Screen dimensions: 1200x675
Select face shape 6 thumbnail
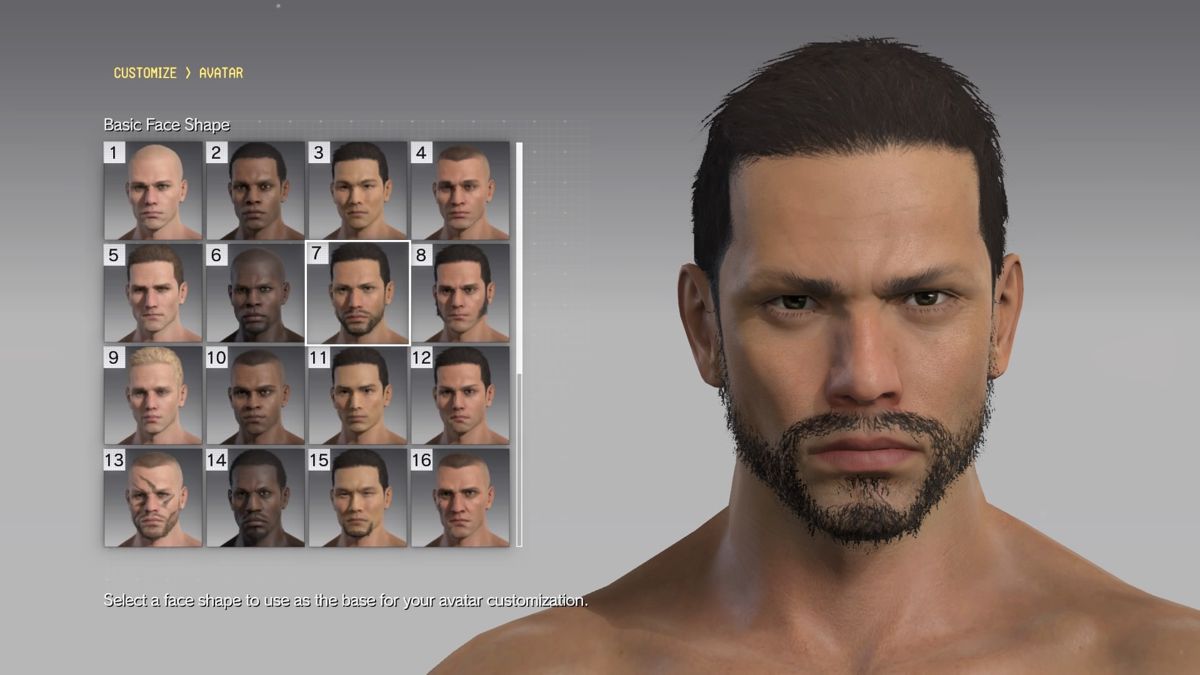[x=255, y=293]
